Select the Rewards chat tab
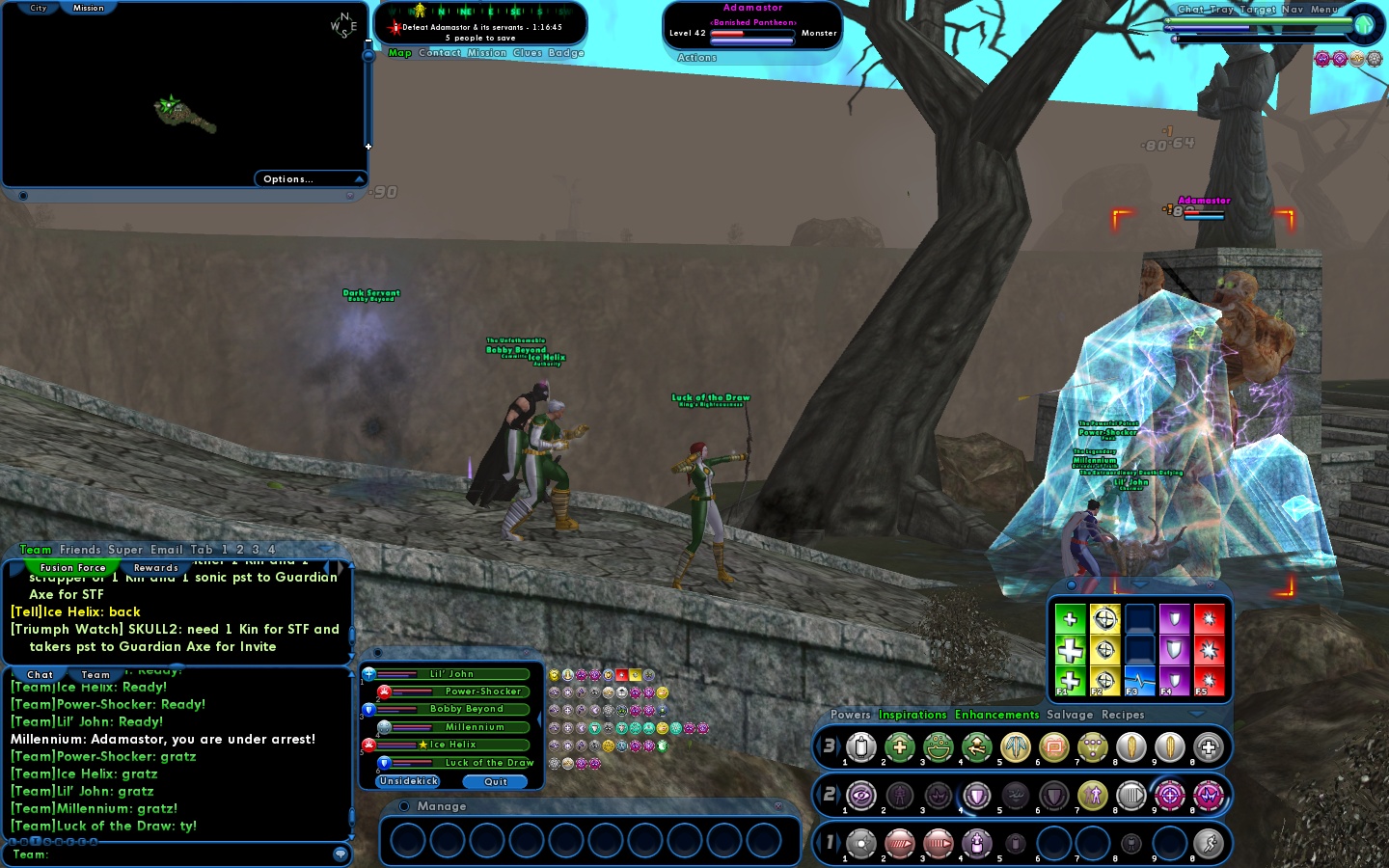 pos(156,568)
